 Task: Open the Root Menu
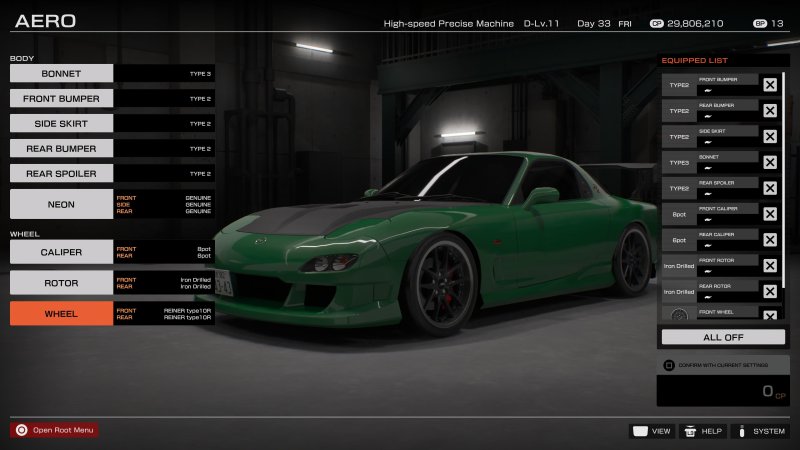coord(55,430)
